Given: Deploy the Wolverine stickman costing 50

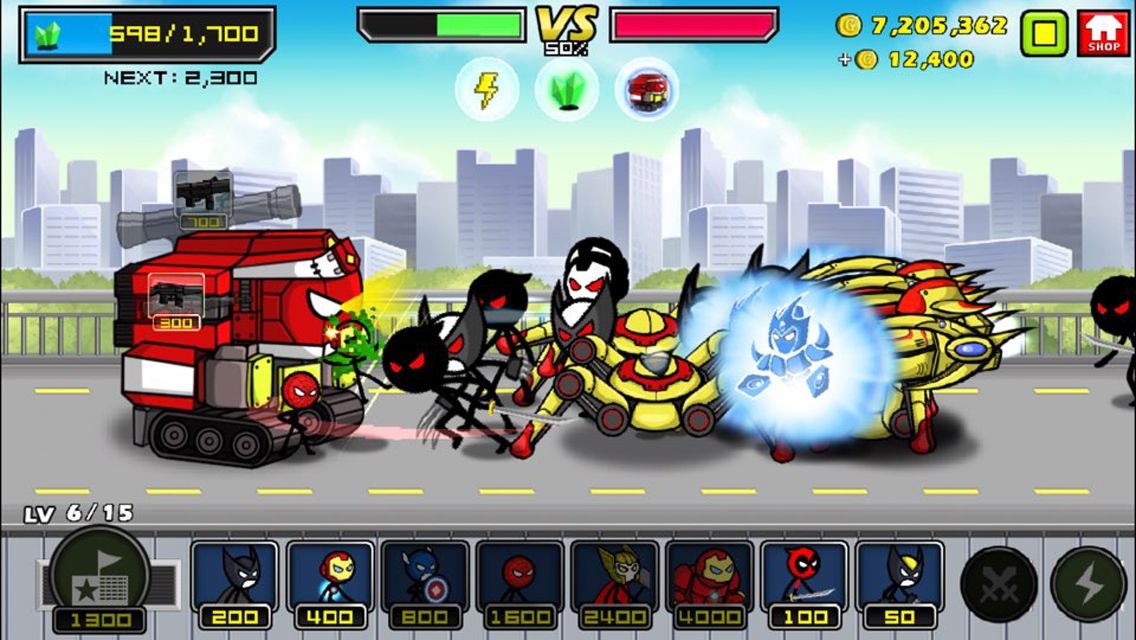Looking at the screenshot, I should click(x=900, y=584).
